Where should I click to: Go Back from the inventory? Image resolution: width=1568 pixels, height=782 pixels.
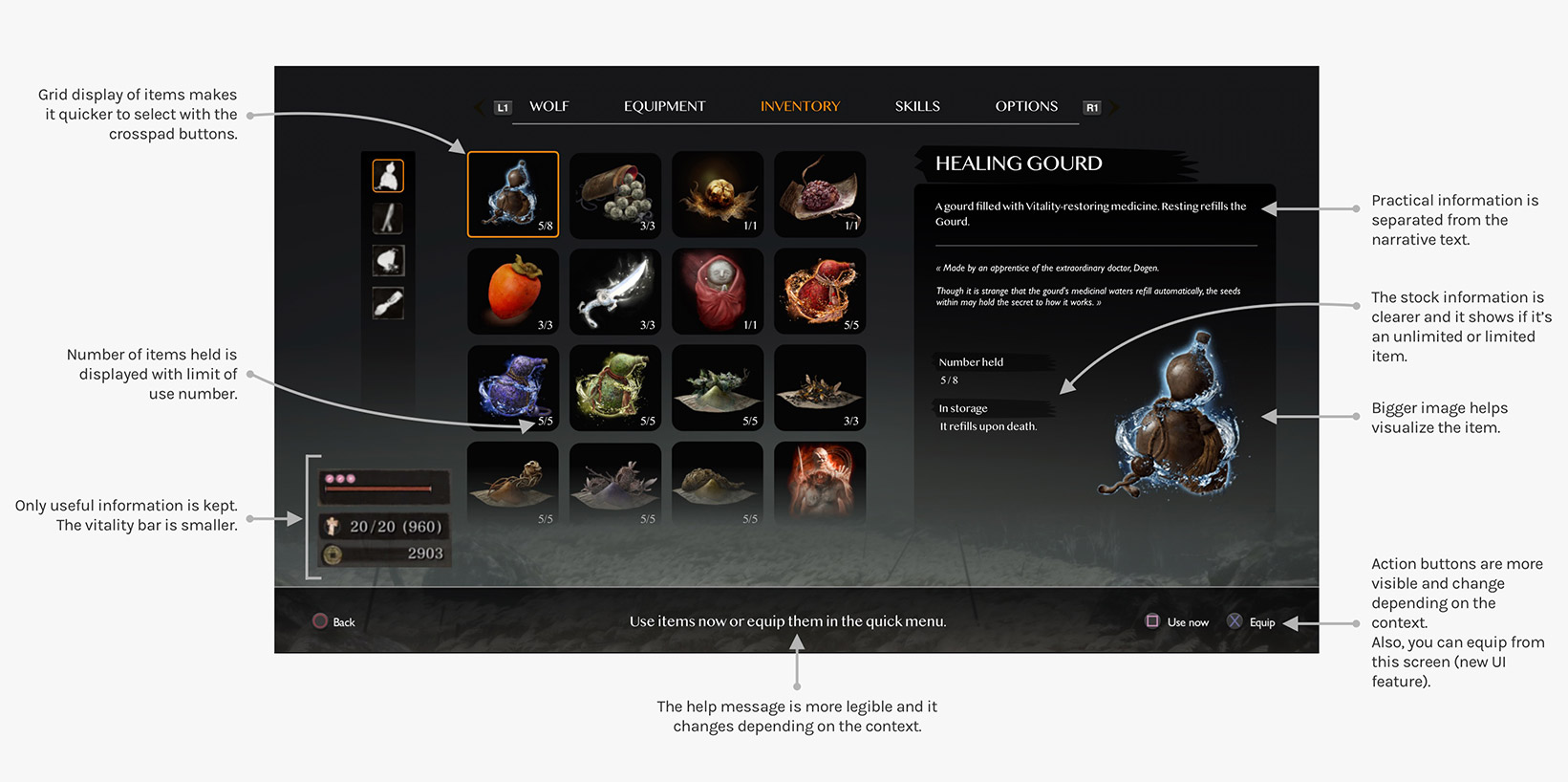[333, 622]
